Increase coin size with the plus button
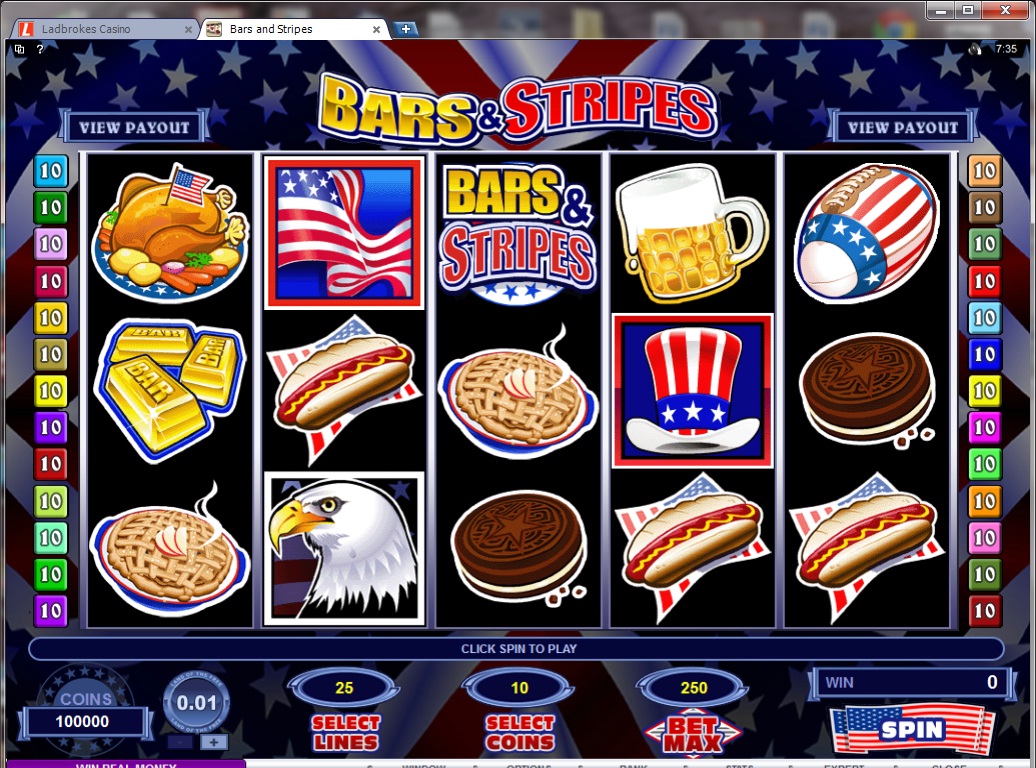 click(x=213, y=742)
